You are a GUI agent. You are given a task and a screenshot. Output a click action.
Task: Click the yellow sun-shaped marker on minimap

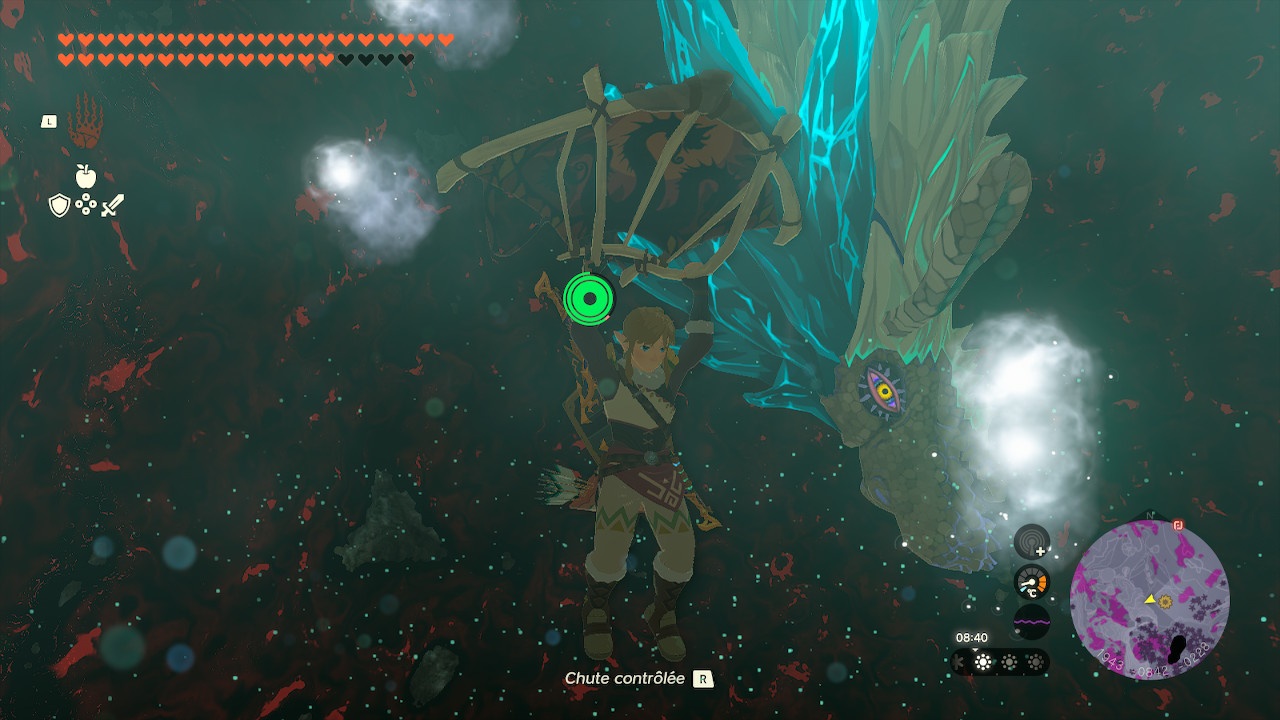[1165, 602]
